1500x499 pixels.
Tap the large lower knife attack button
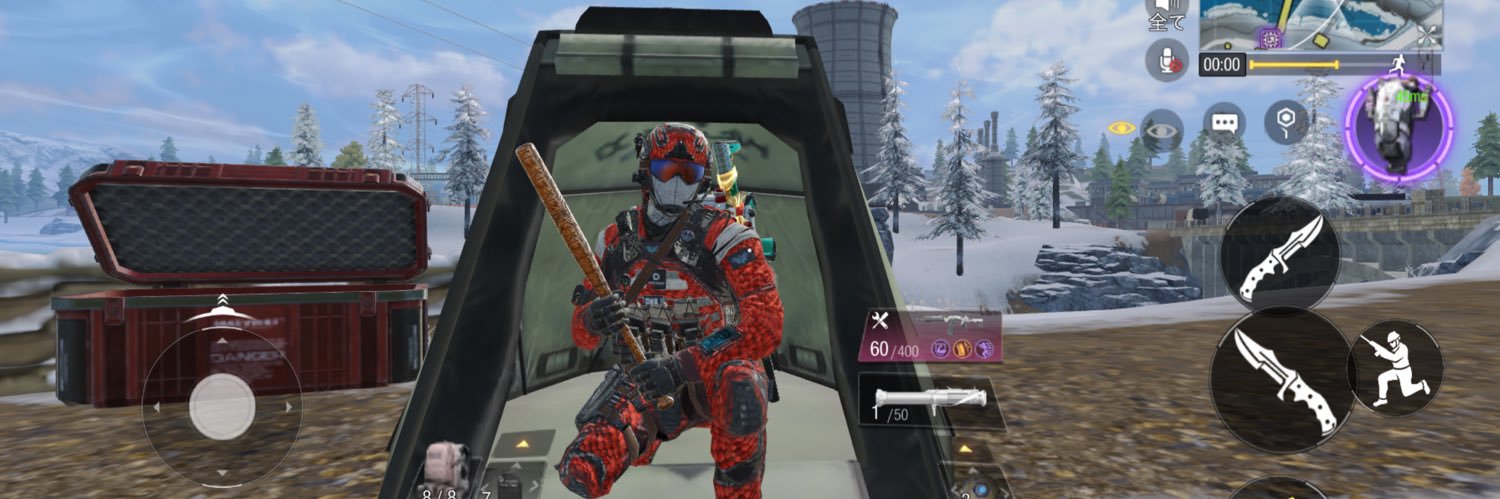point(1277,379)
